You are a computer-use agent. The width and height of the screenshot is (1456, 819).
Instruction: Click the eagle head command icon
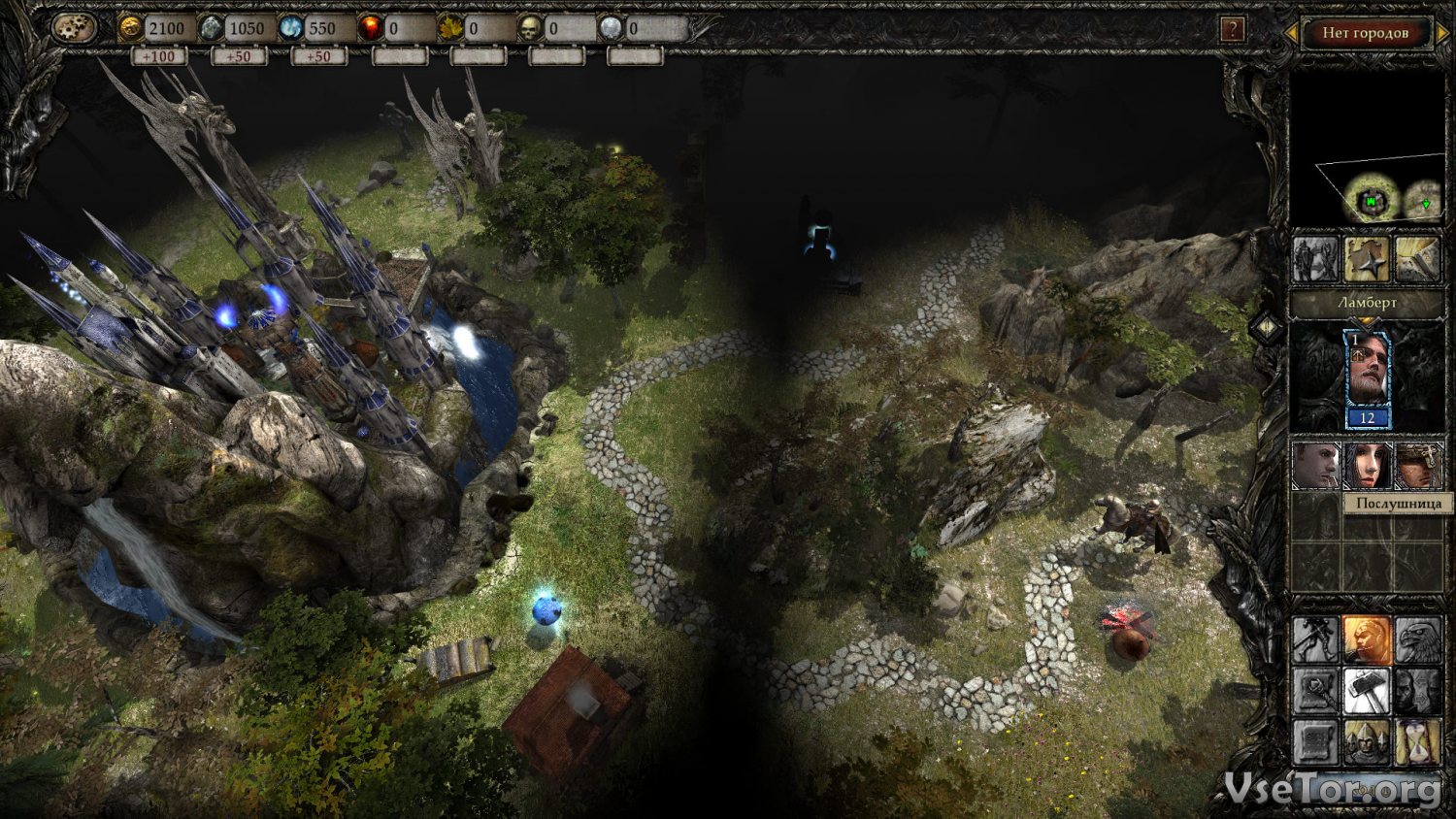click(x=1418, y=639)
